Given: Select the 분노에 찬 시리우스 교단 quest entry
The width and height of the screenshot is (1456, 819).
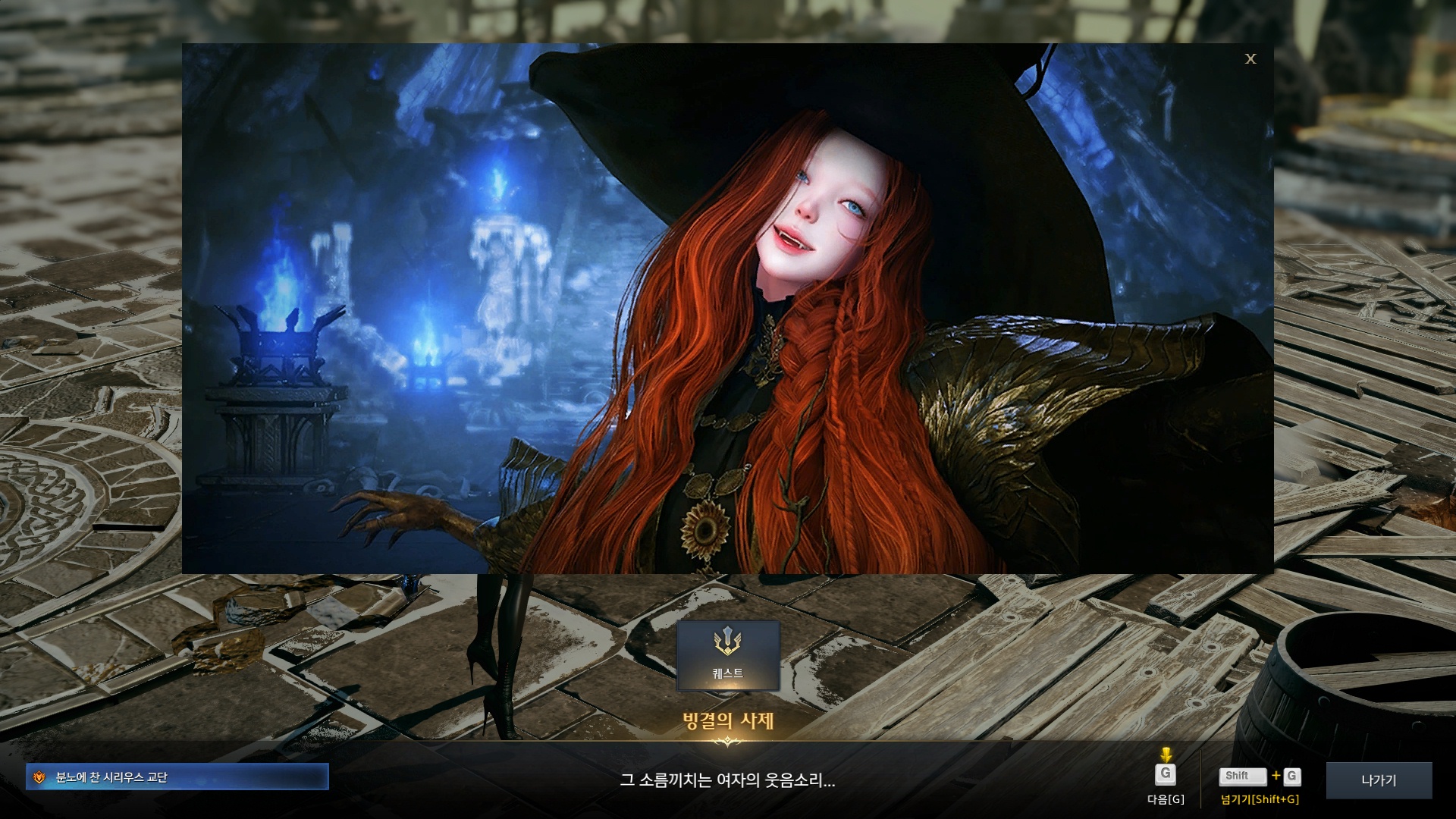Looking at the screenshot, I should coord(177,777).
